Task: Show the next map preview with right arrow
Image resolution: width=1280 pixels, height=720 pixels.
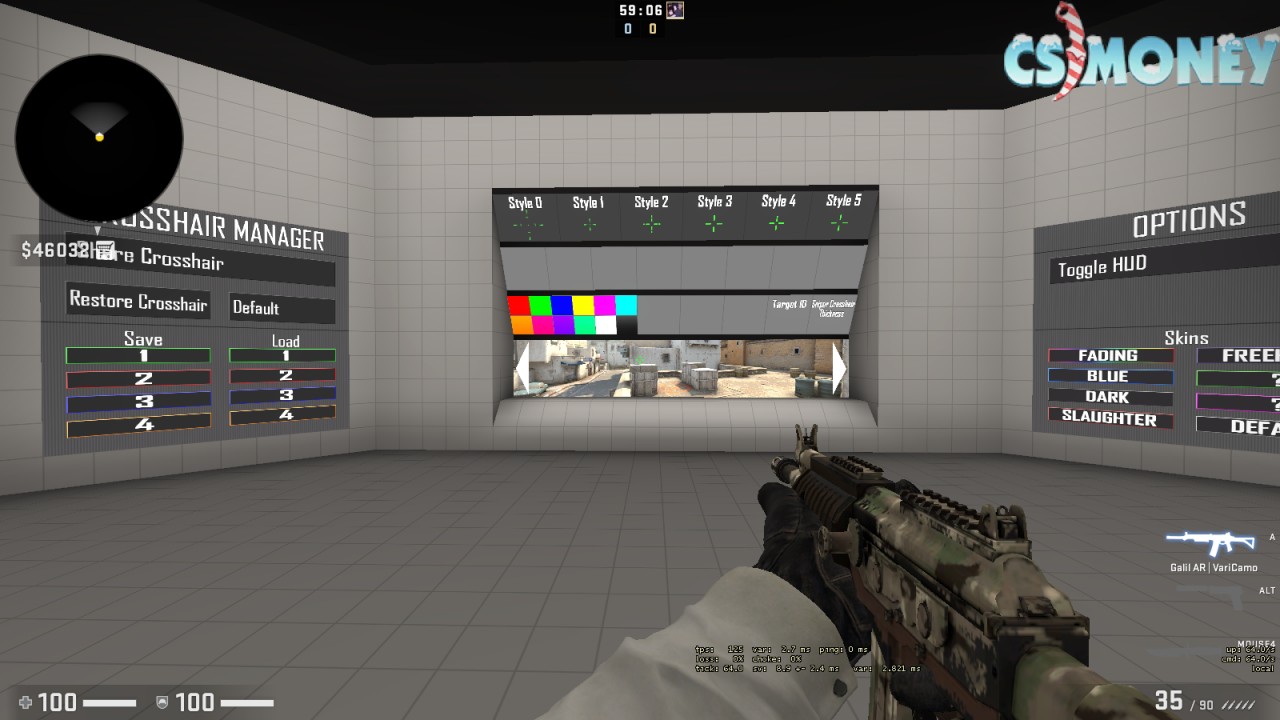Action: 838,369
